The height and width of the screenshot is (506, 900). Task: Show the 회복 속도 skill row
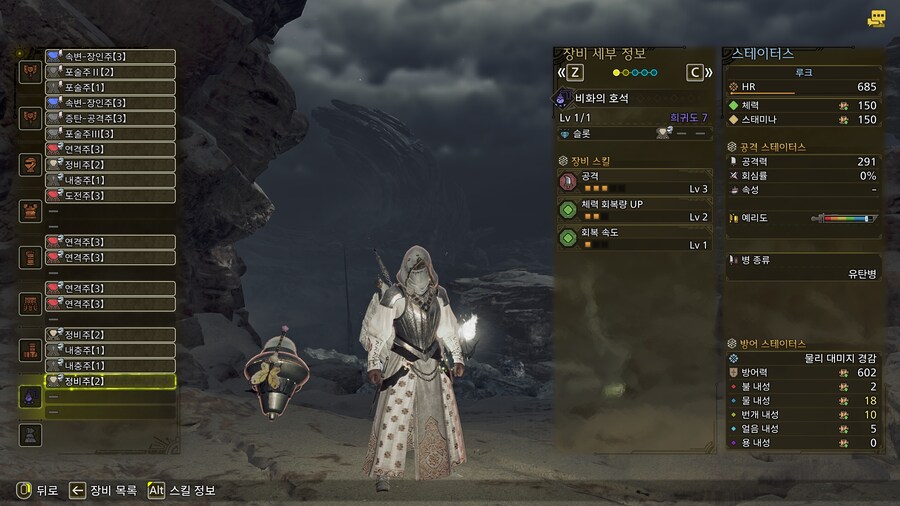coord(634,238)
